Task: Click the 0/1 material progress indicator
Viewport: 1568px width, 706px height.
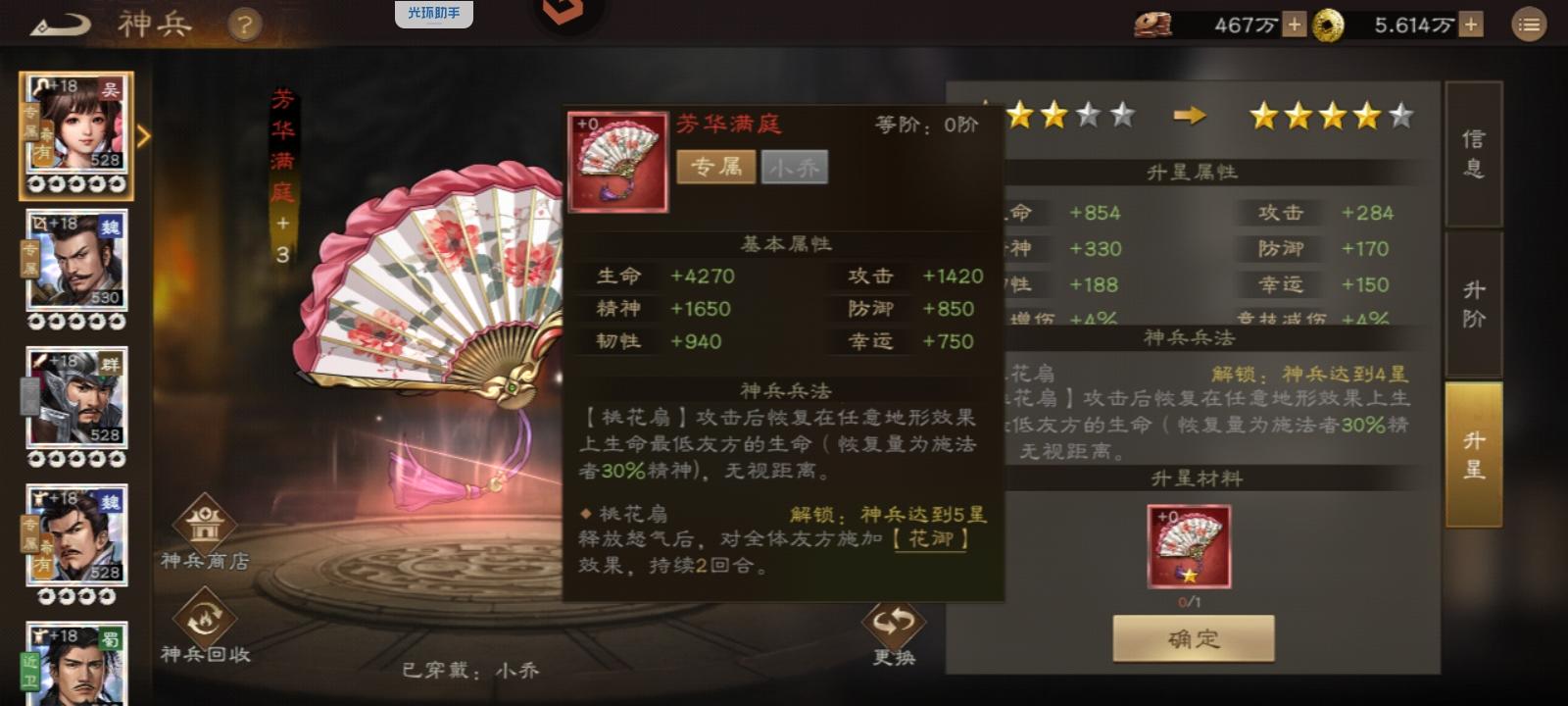Action: click(x=1191, y=602)
